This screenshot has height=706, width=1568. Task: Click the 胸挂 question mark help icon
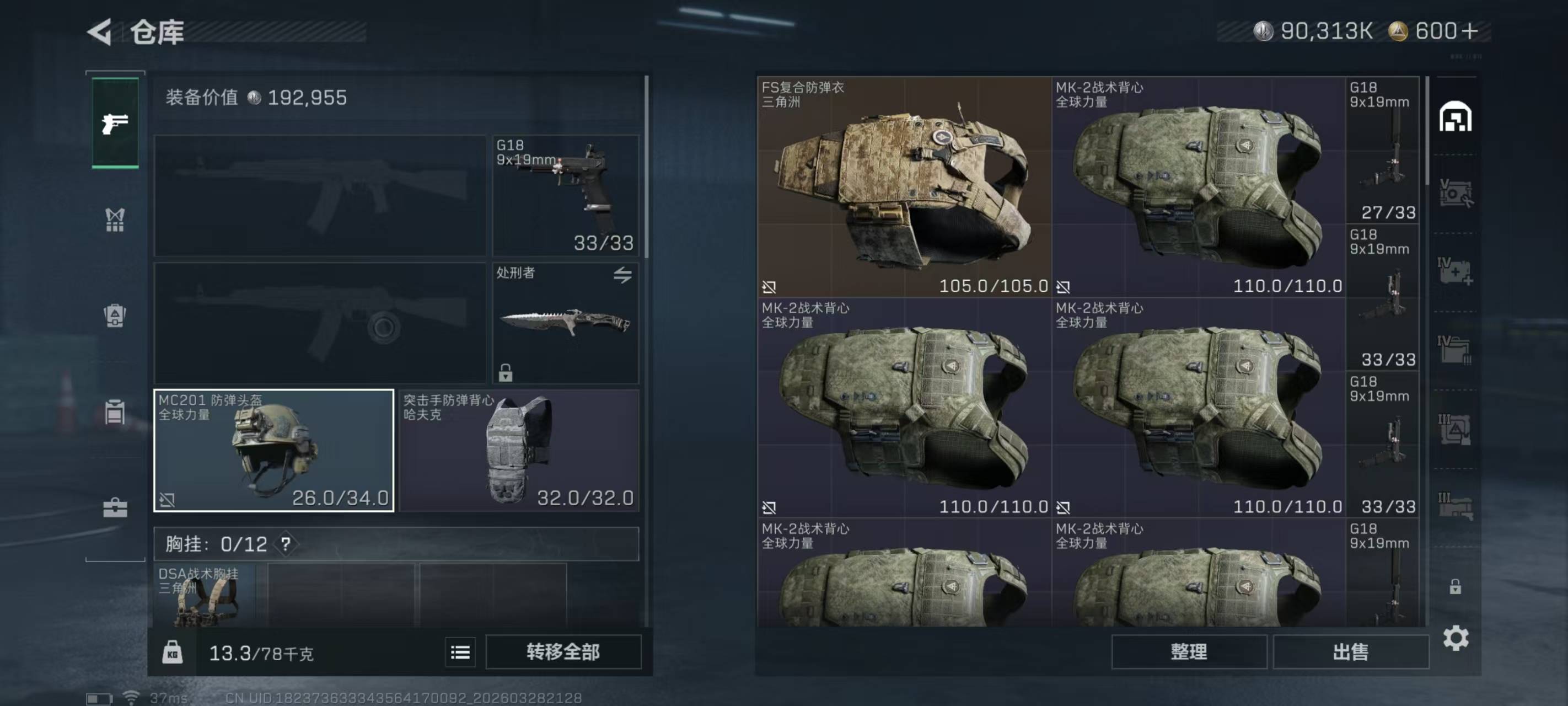[x=286, y=544]
